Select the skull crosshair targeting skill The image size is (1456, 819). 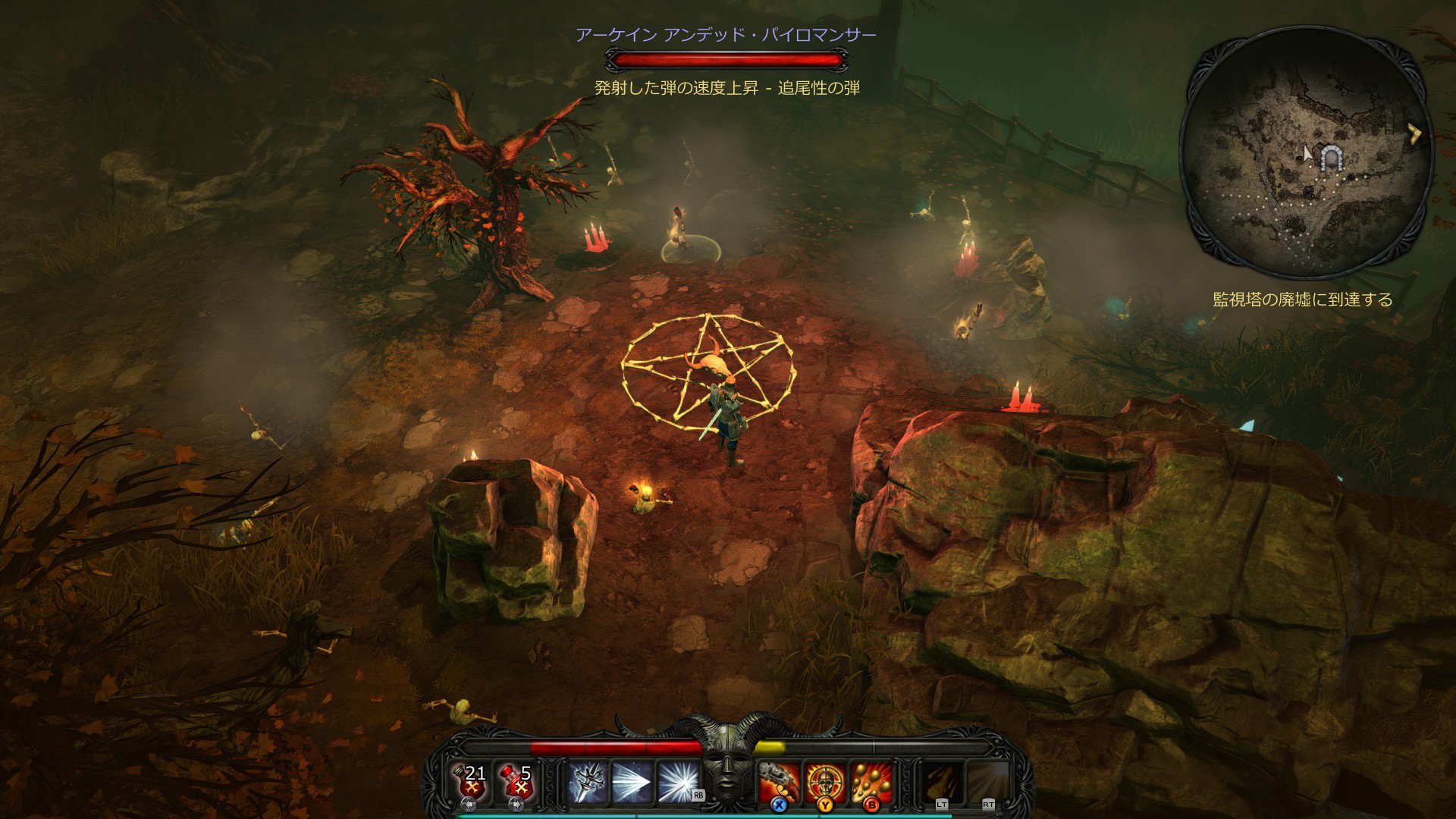[825, 783]
